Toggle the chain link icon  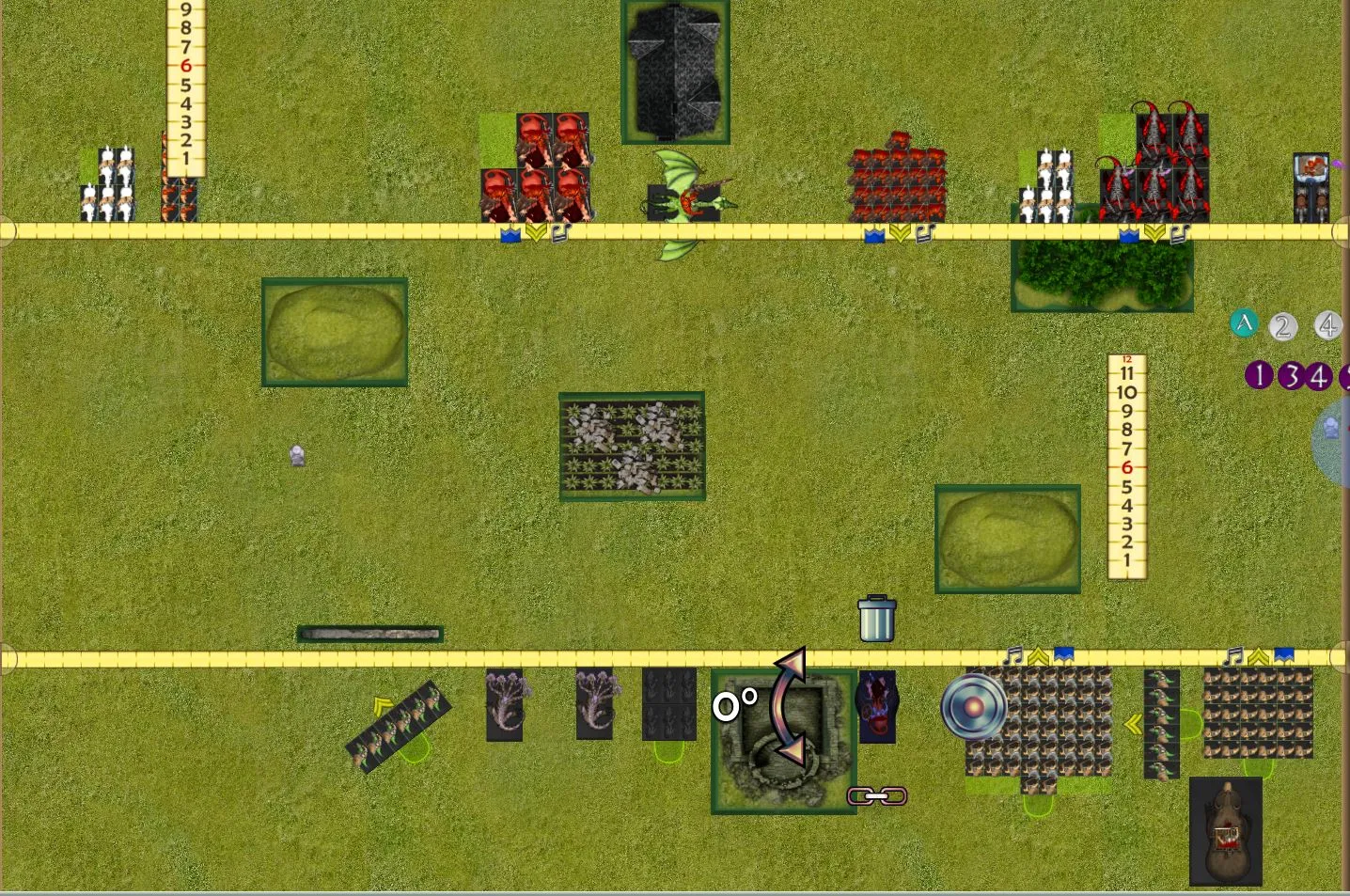coord(877,796)
